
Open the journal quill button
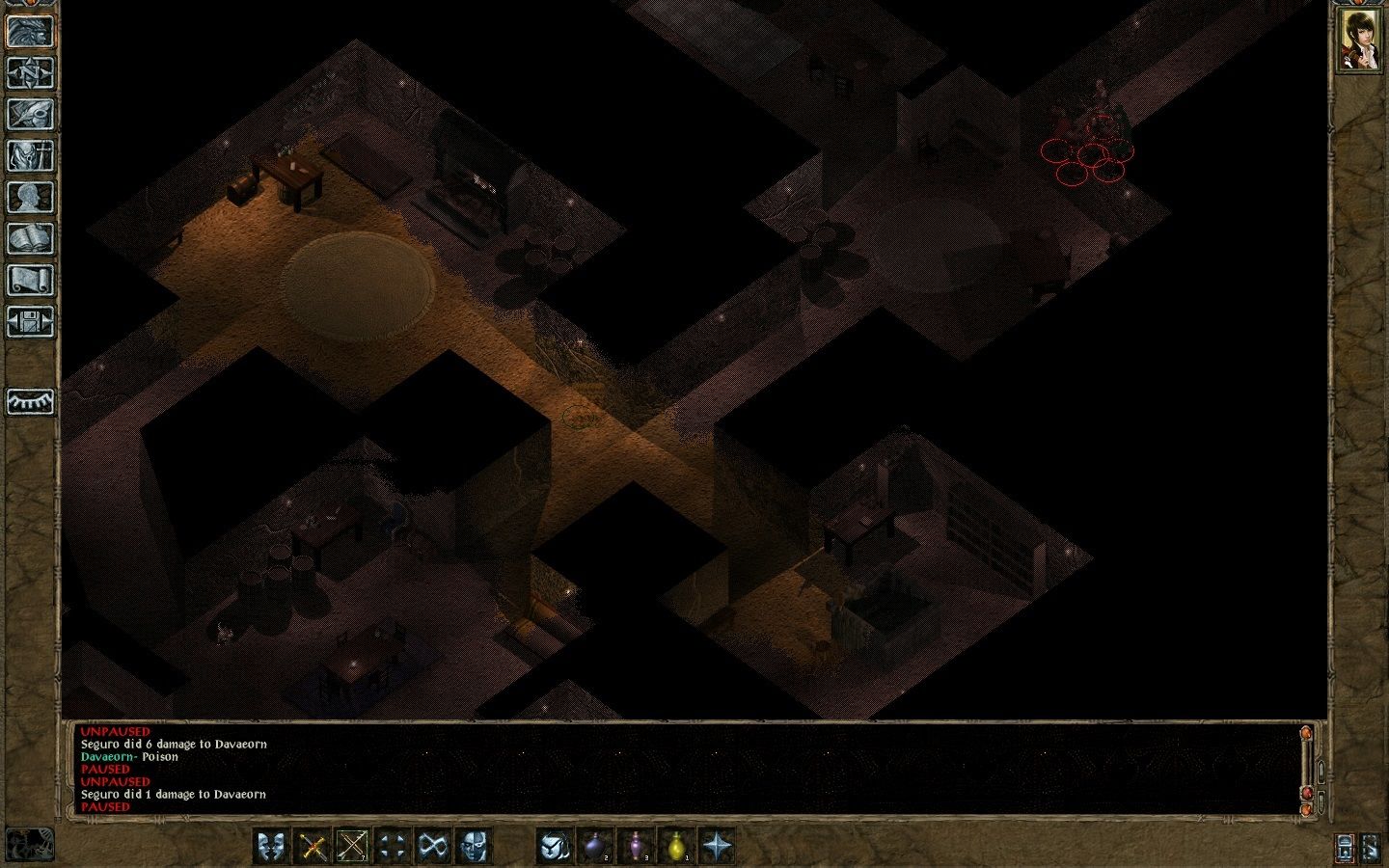click(x=30, y=114)
